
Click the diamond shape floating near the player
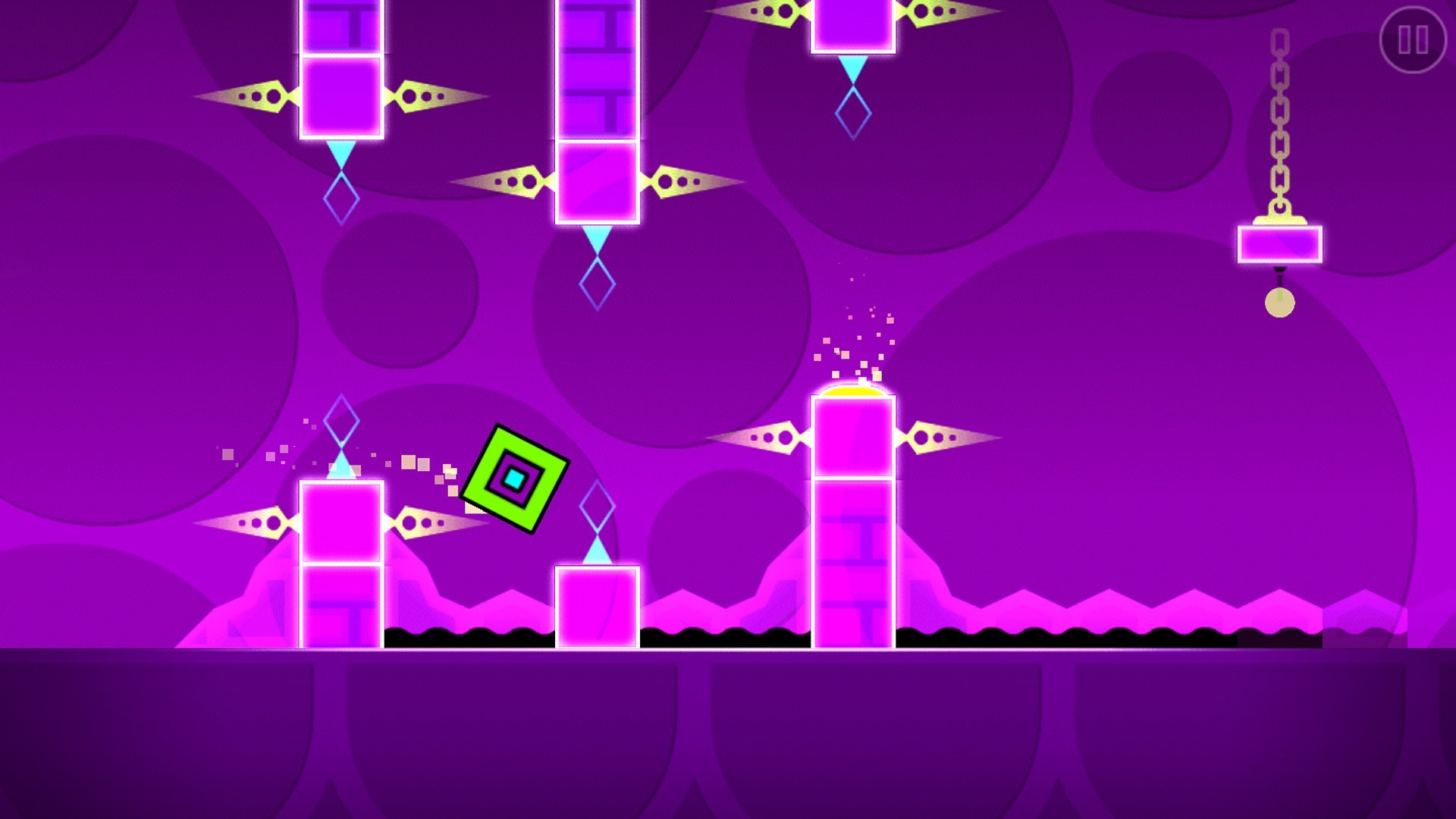point(596,504)
